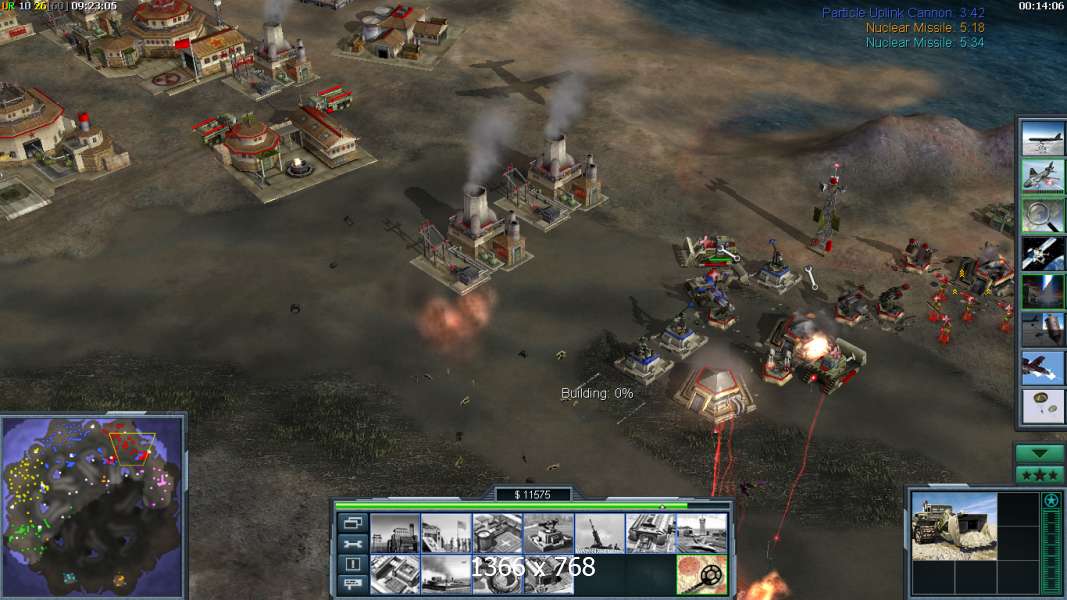The width and height of the screenshot is (1067, 600).
Task: Trigger the falling bomb drop power
Action: tap(1042, 329)
